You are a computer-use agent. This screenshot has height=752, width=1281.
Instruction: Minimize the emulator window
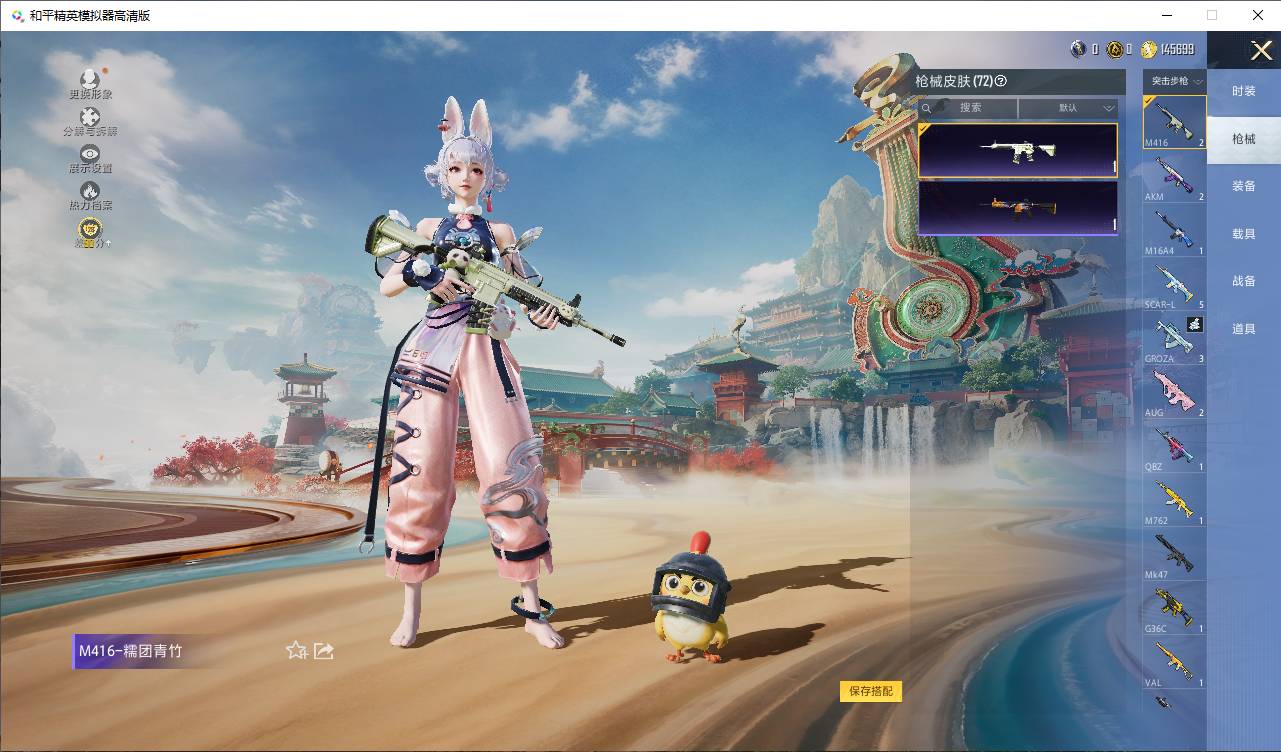click(x=1166, y=15)
